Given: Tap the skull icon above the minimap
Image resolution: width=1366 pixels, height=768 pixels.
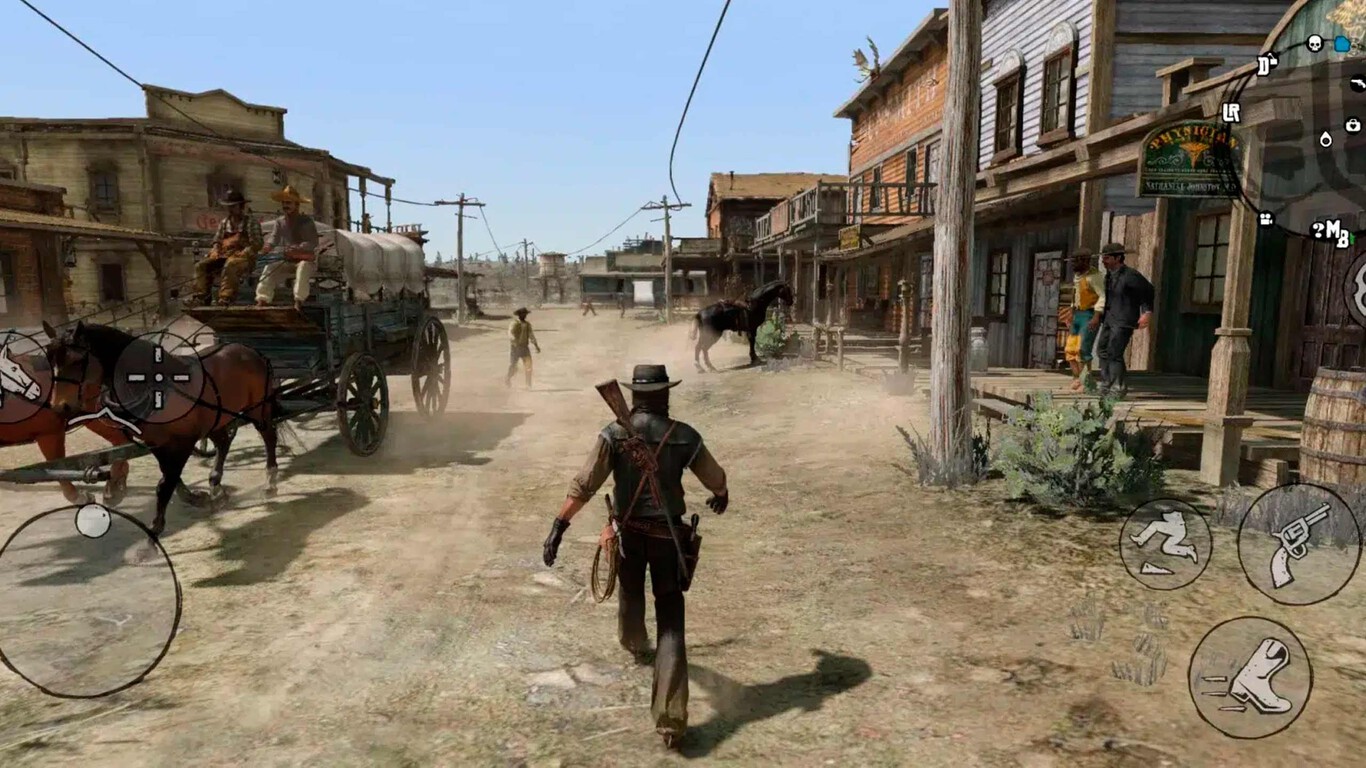Looking at the screenshot, I should 1314,42.
